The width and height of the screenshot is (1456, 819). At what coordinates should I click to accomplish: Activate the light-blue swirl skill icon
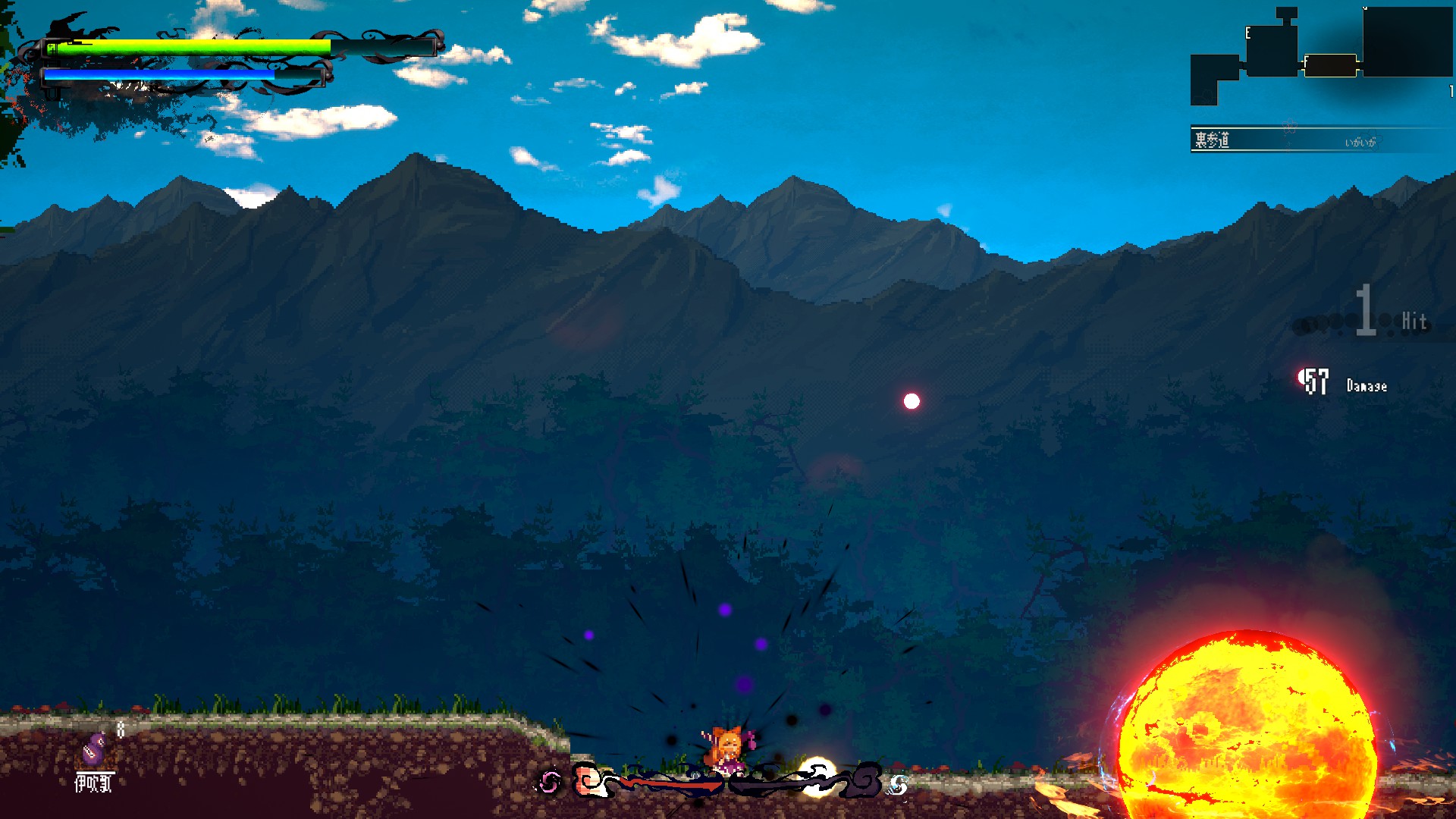tap(898, 785)
